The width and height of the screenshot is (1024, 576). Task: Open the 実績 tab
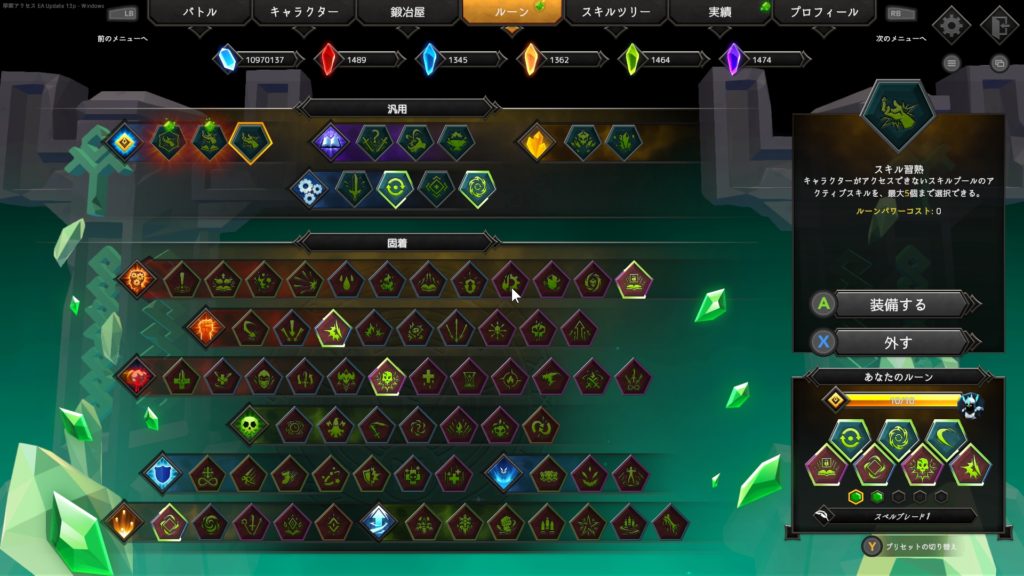(x=720, y=13)
